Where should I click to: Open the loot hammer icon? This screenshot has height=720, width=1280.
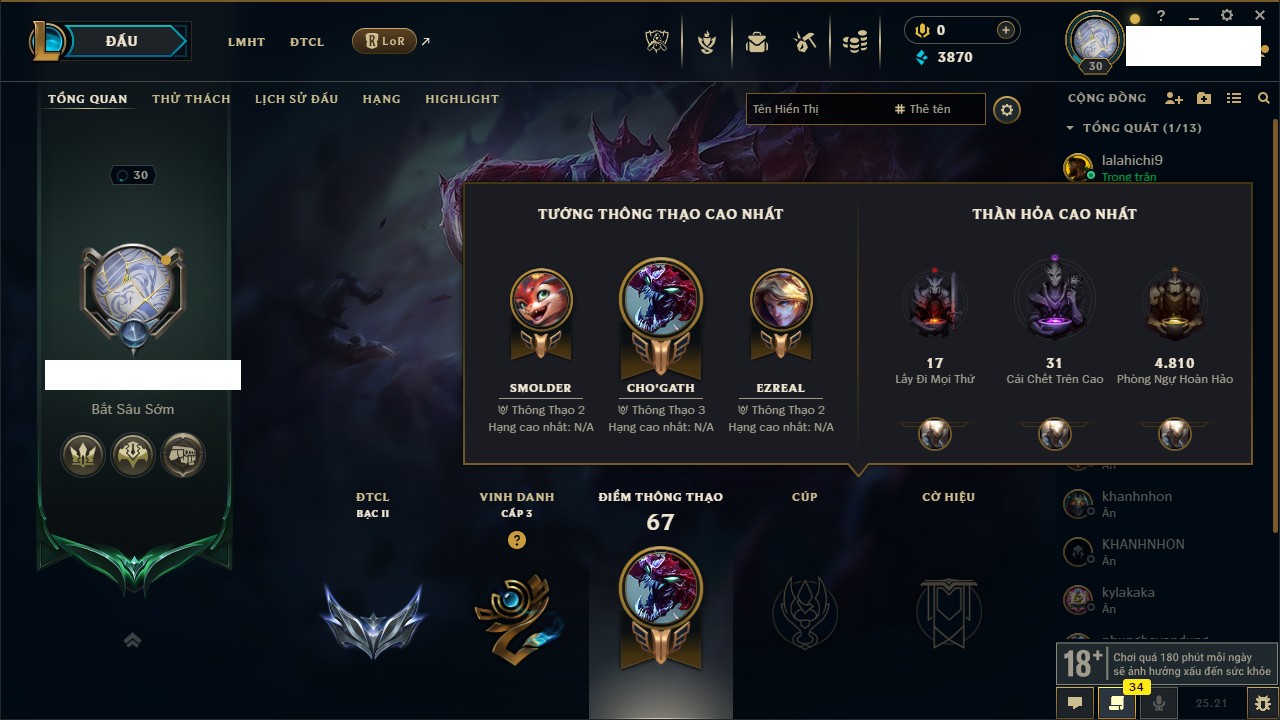coord(805,42)
